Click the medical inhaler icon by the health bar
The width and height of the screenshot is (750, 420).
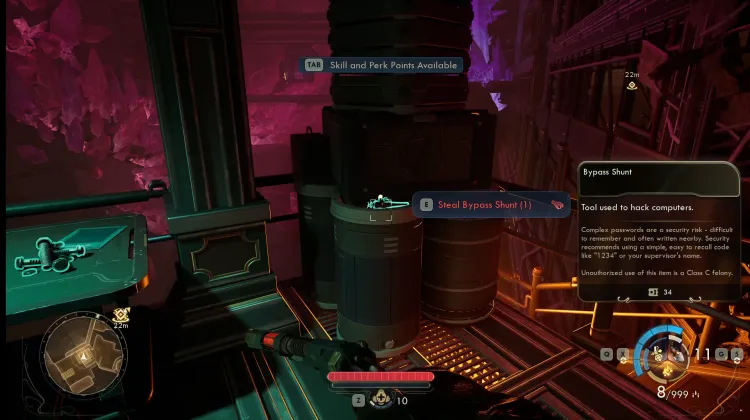click(x=380, y=399)
